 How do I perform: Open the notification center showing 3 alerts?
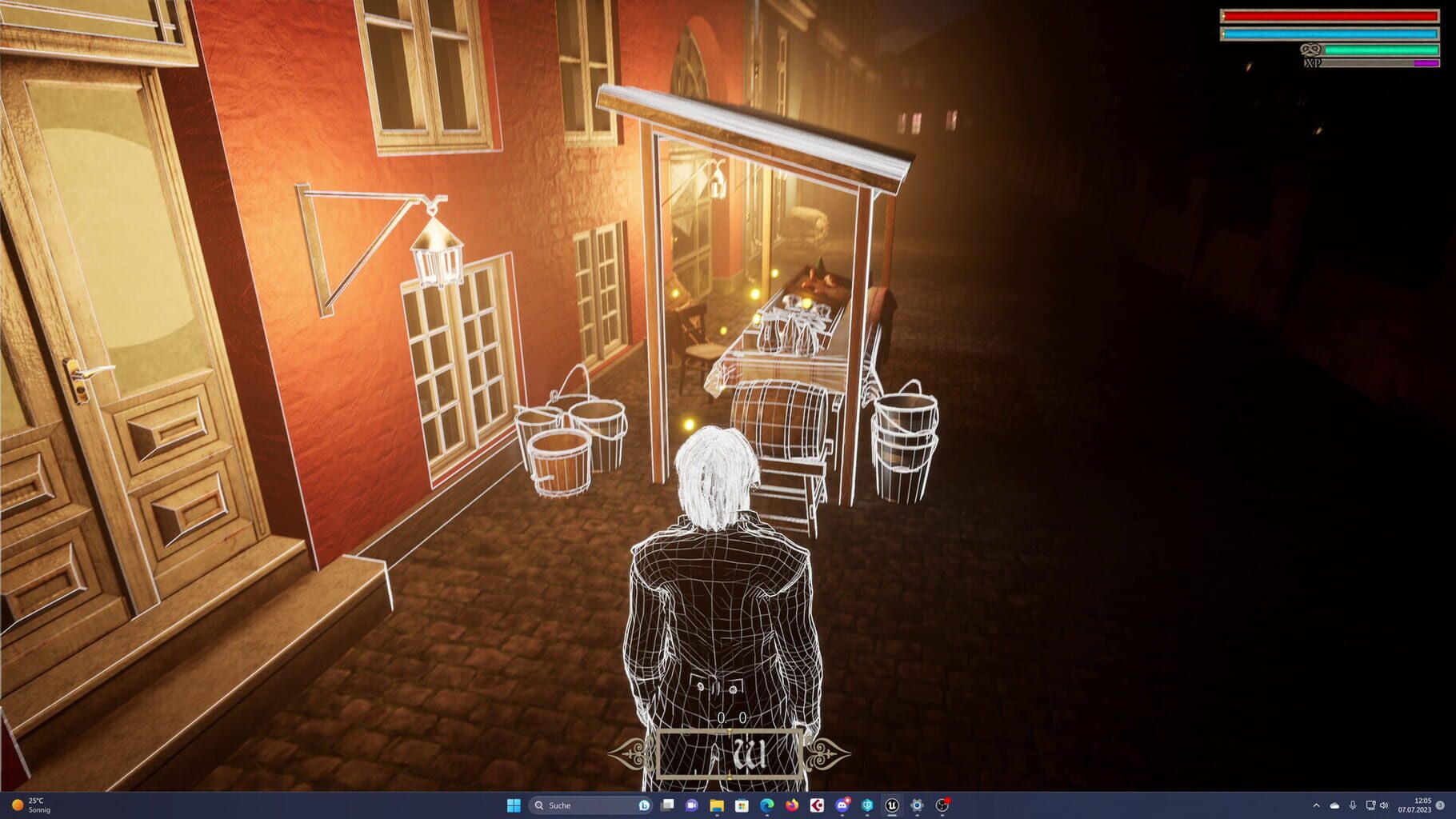coord(1440,806)
